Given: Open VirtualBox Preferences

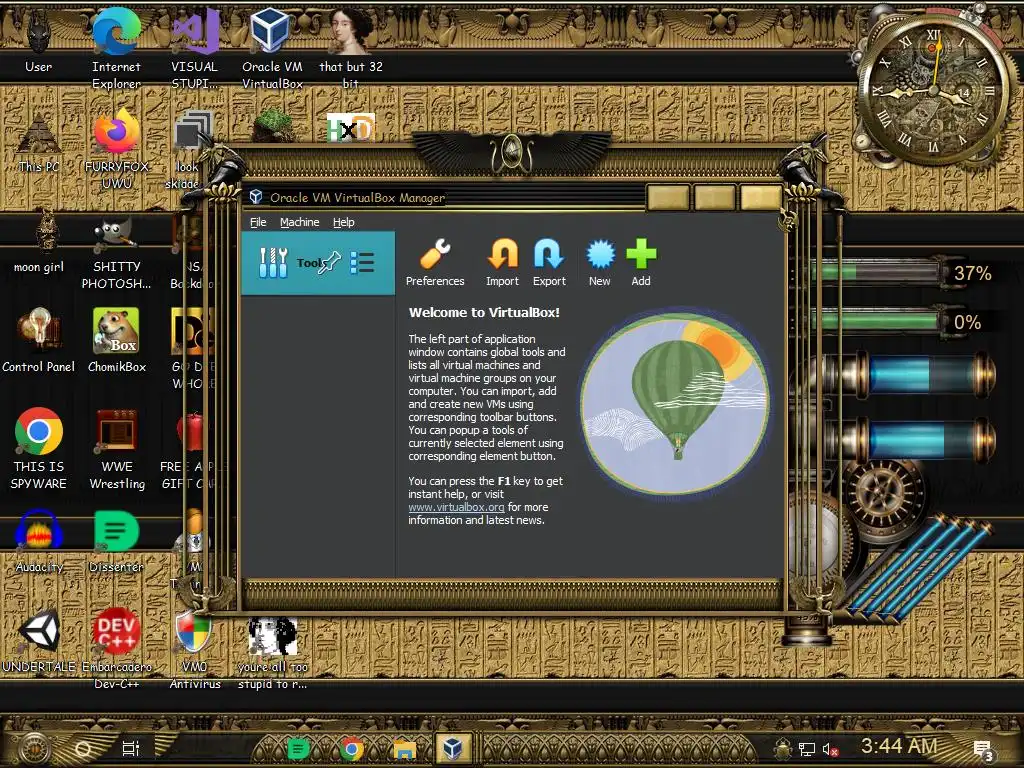Looking at the screenshot, I should pyautogui.click(x=435, y=263).
